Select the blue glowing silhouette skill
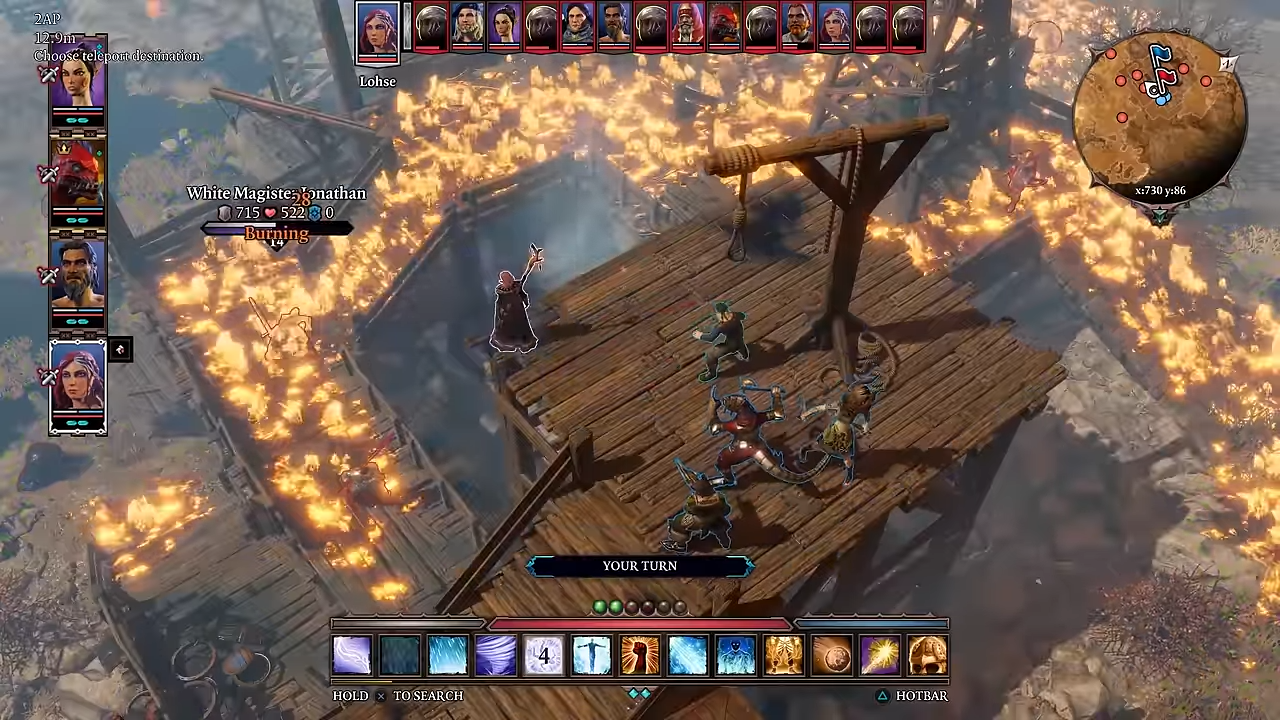 [x=736, y=656]
